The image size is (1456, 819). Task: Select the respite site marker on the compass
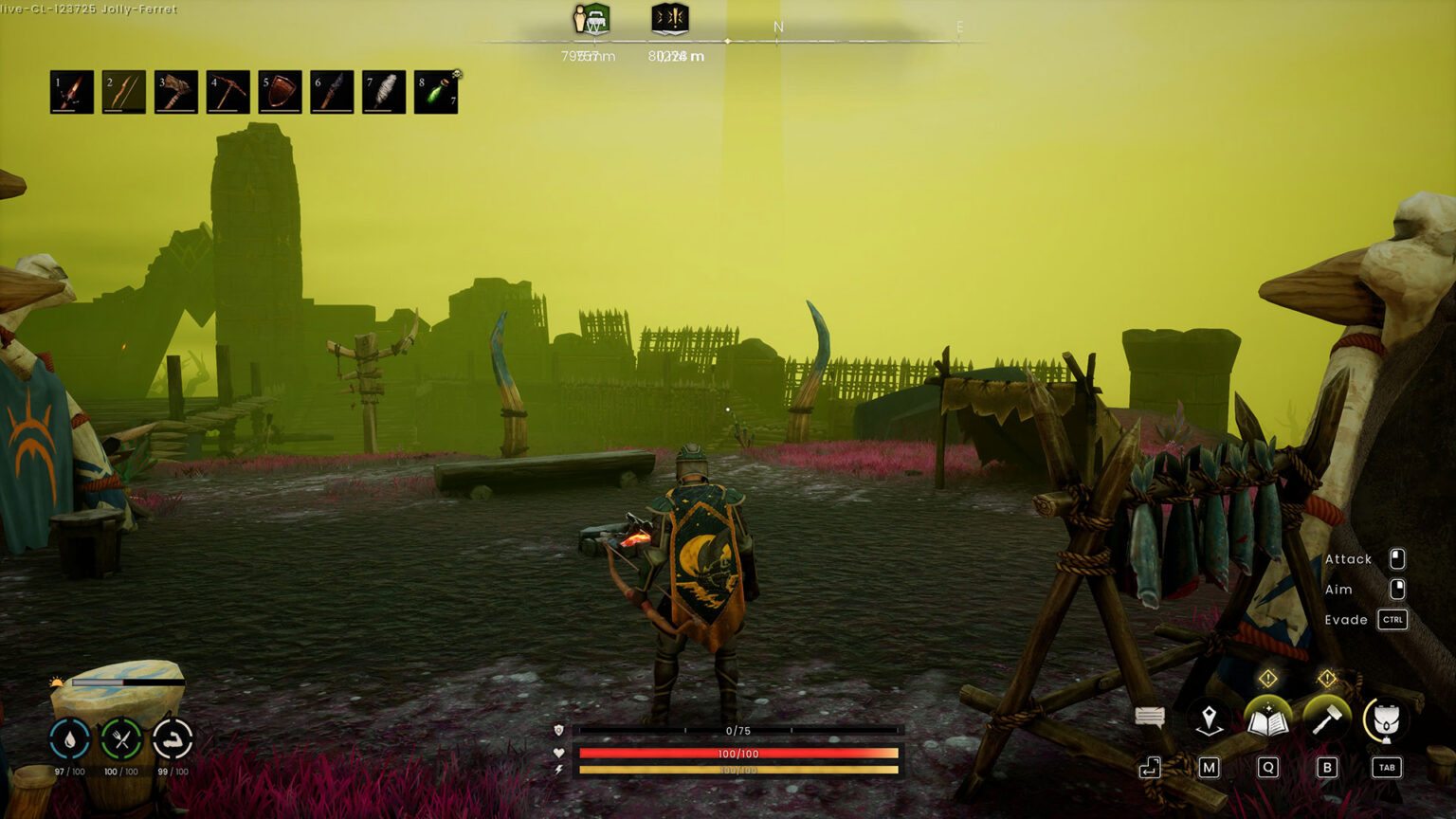(x=591, y=21)
